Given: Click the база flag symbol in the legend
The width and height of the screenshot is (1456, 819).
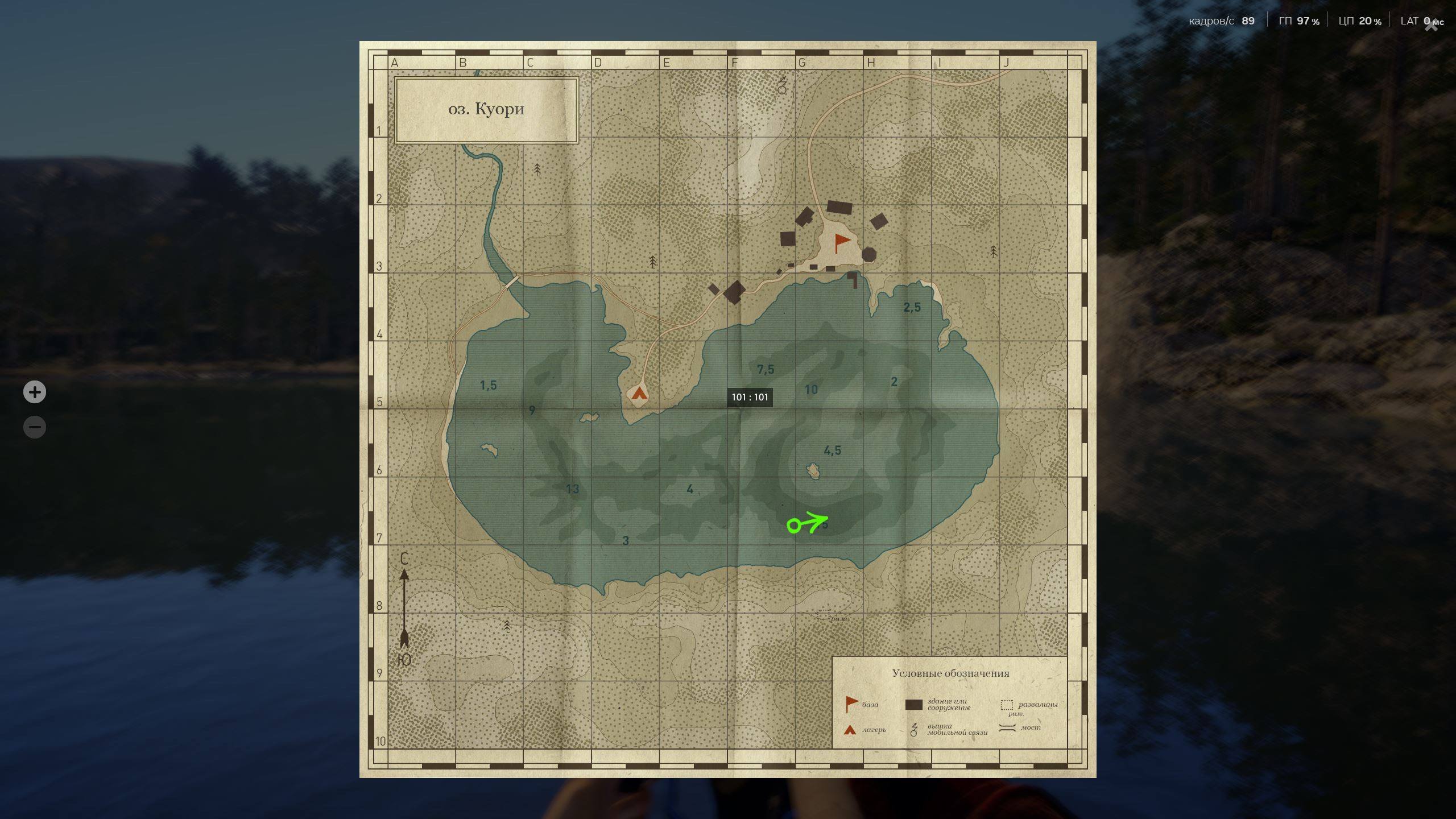Looking at the screenshot, I should [x=849, y=704].
